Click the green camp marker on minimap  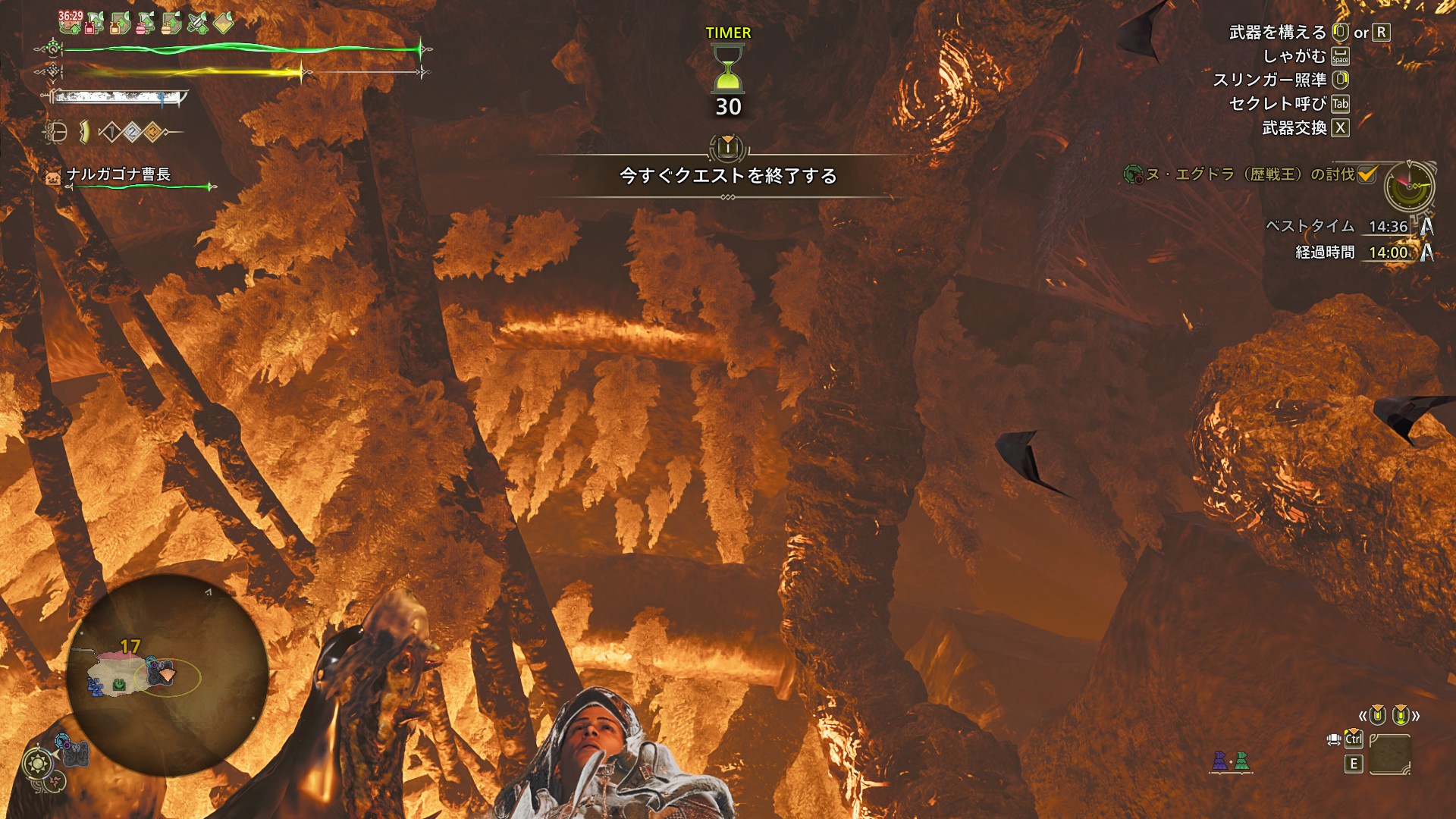click(119, 686)
